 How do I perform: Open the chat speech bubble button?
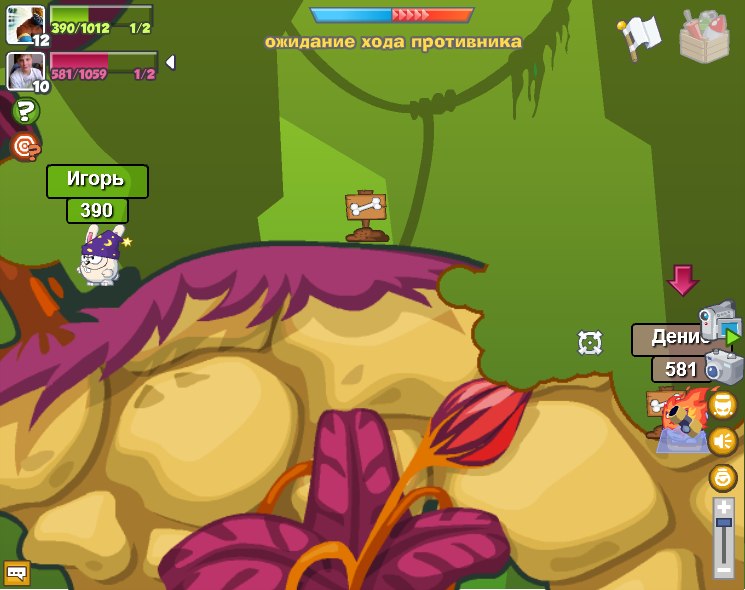pyautogui.click(x=17, y=573)
